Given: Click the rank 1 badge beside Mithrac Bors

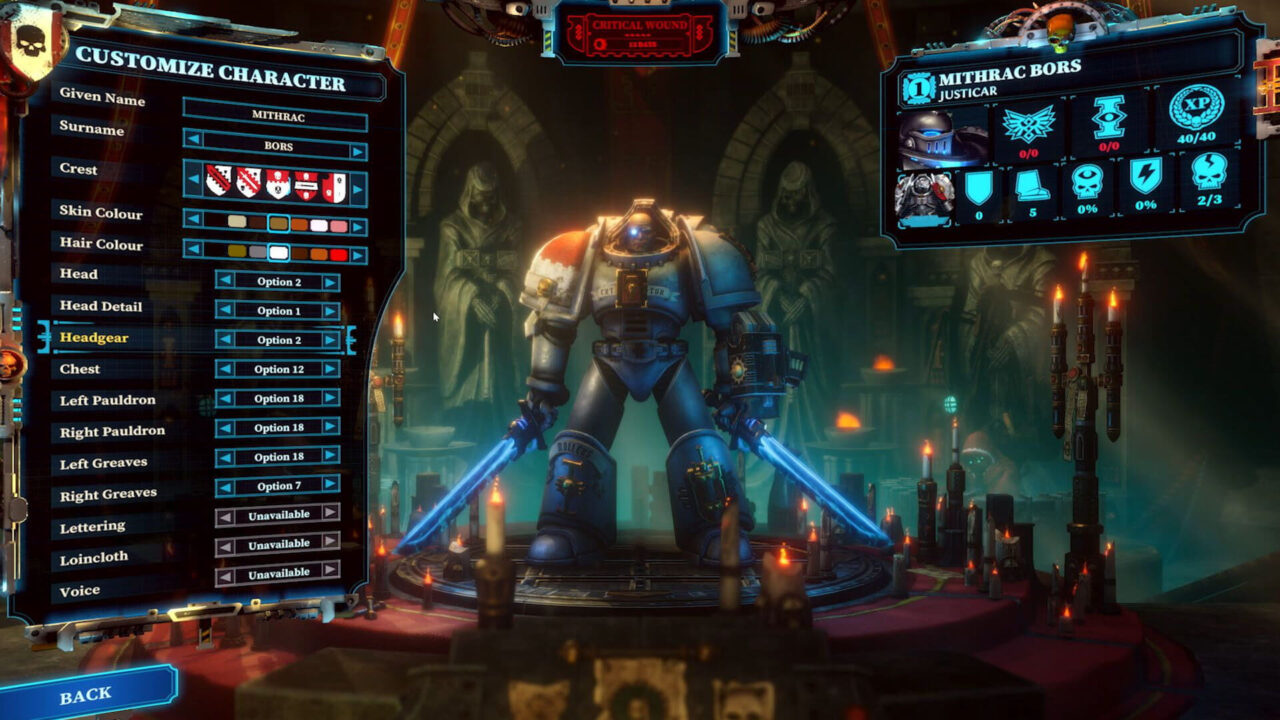Looking at the screenshot, I should pyautogui.click(x=919, y=87).
